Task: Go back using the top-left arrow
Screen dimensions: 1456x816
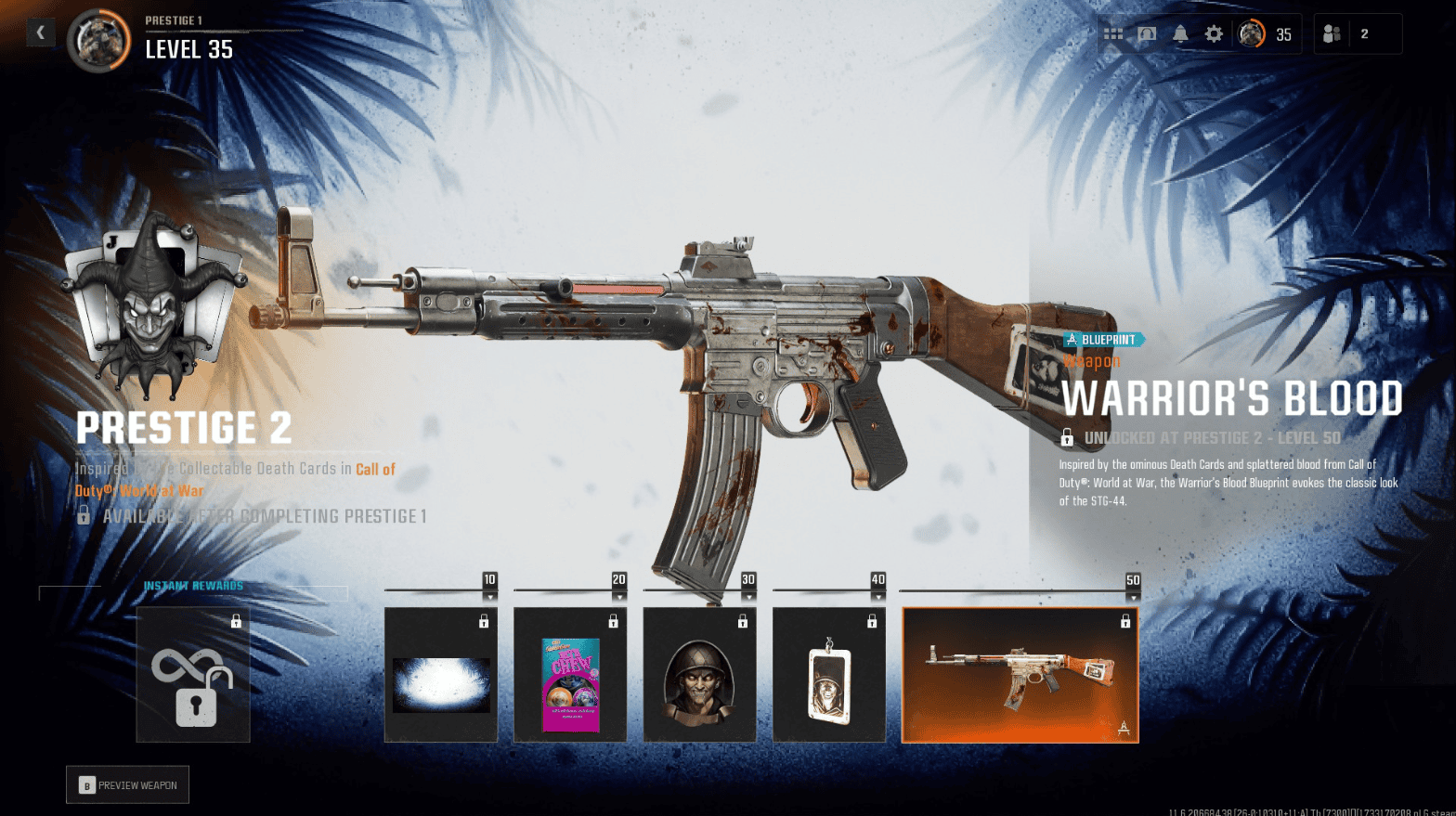Action: pos(40,32)
